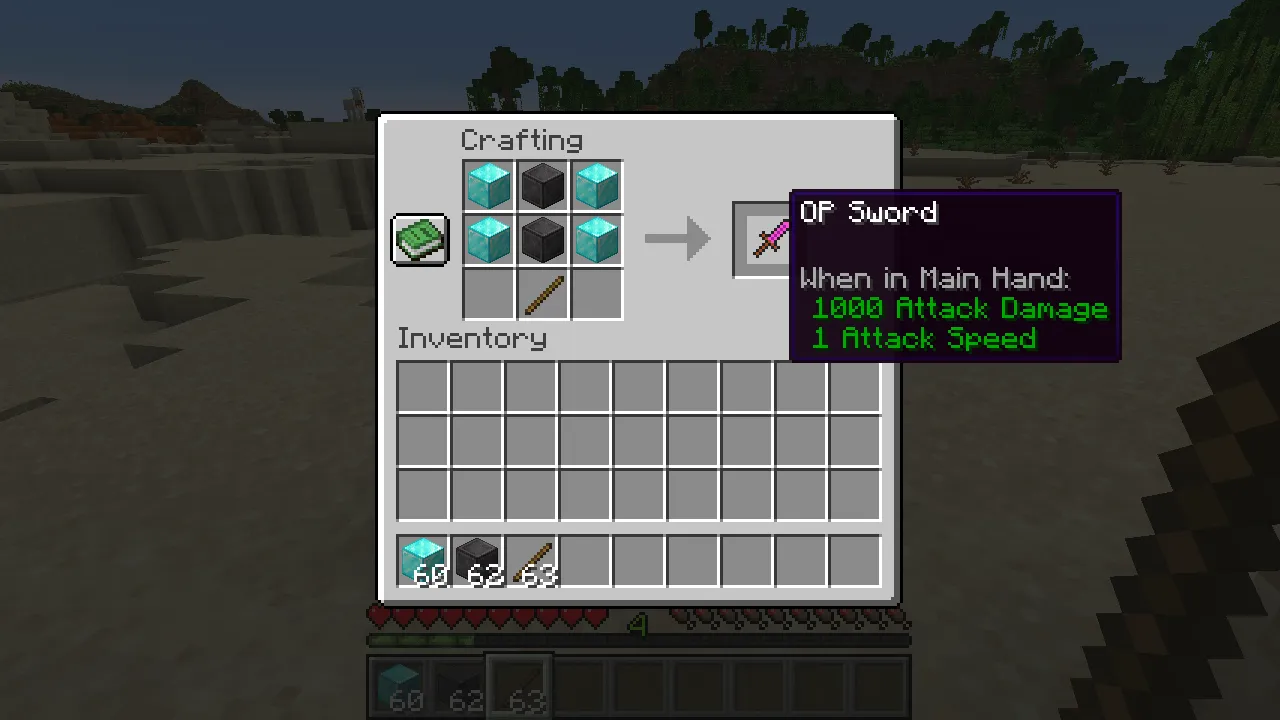
Task: Click the empty crafting slot below the recipe arrow
Action: tap(597, 293)
